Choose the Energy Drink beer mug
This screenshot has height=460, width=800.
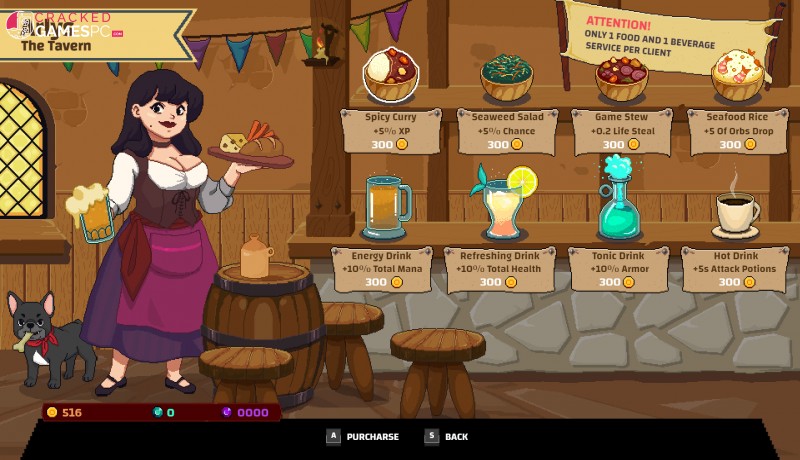pos(387,205)
